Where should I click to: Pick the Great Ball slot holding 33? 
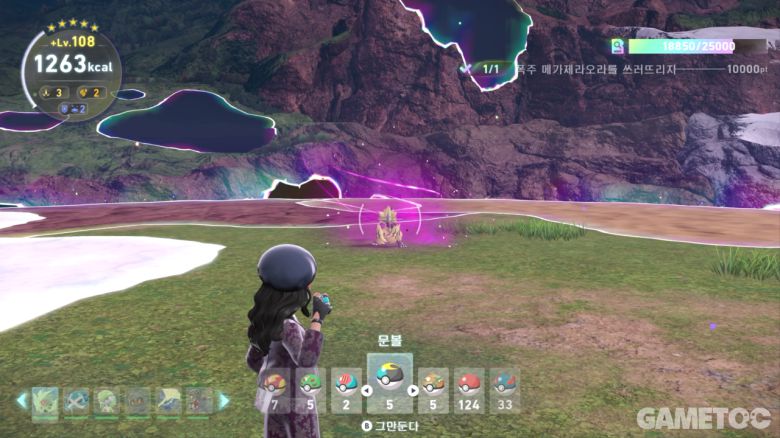click(505, 390)
